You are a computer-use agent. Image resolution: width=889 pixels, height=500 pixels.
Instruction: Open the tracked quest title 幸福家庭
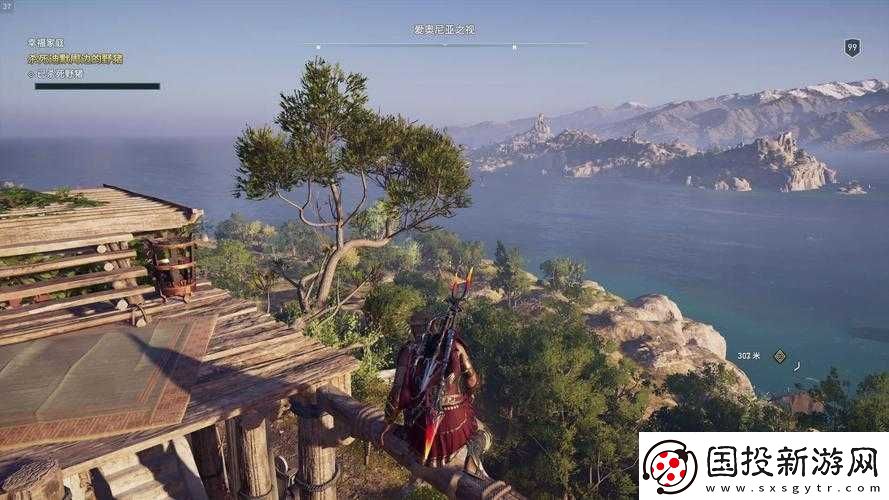tap(45, 43)
